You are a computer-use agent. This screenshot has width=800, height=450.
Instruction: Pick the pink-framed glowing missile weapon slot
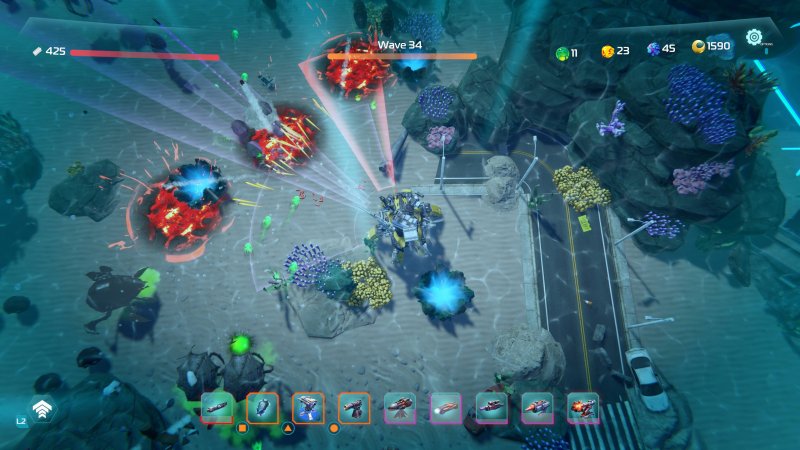click(x=446, y=407)
